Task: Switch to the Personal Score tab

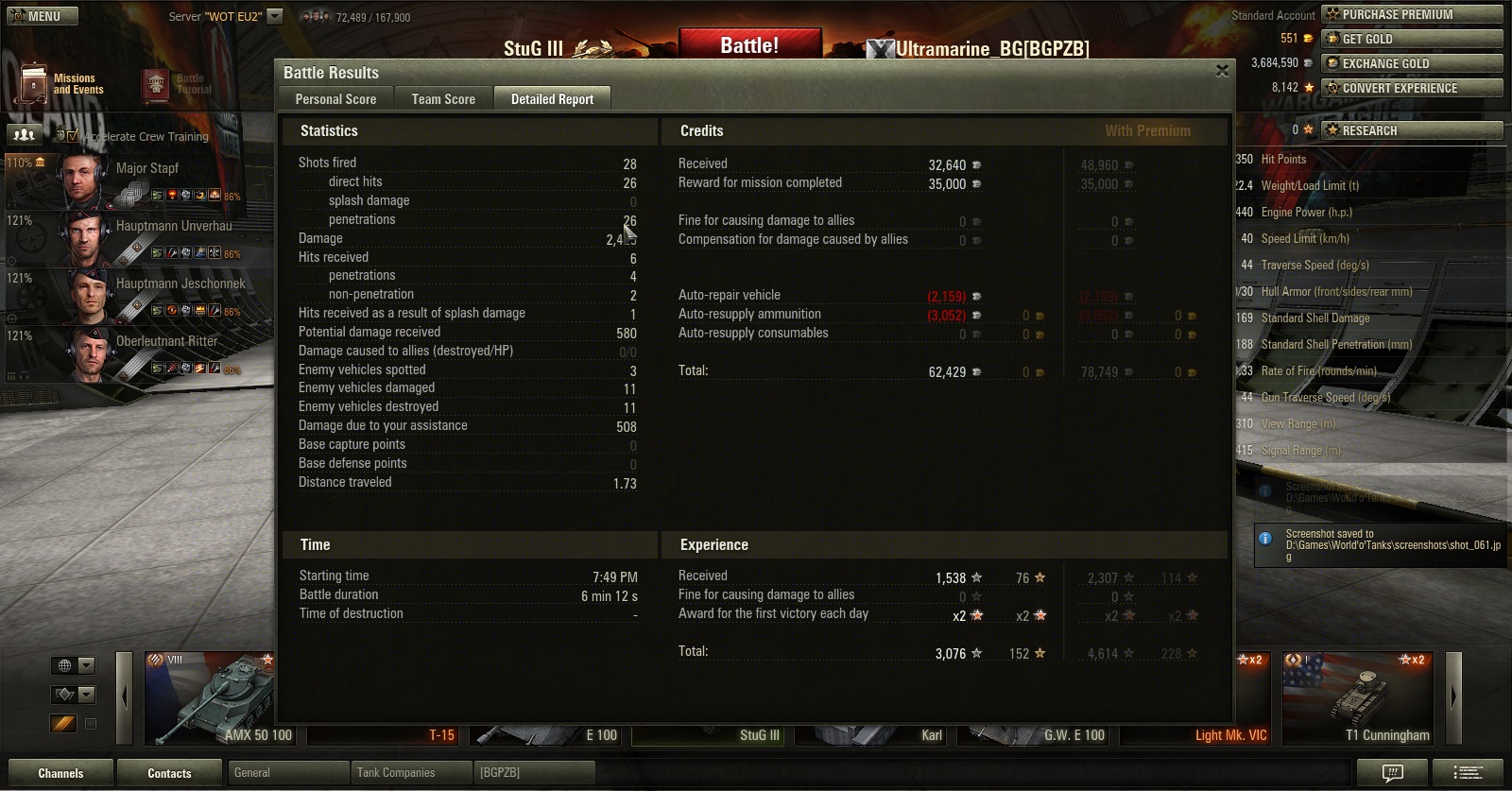Action: [335, 99]
